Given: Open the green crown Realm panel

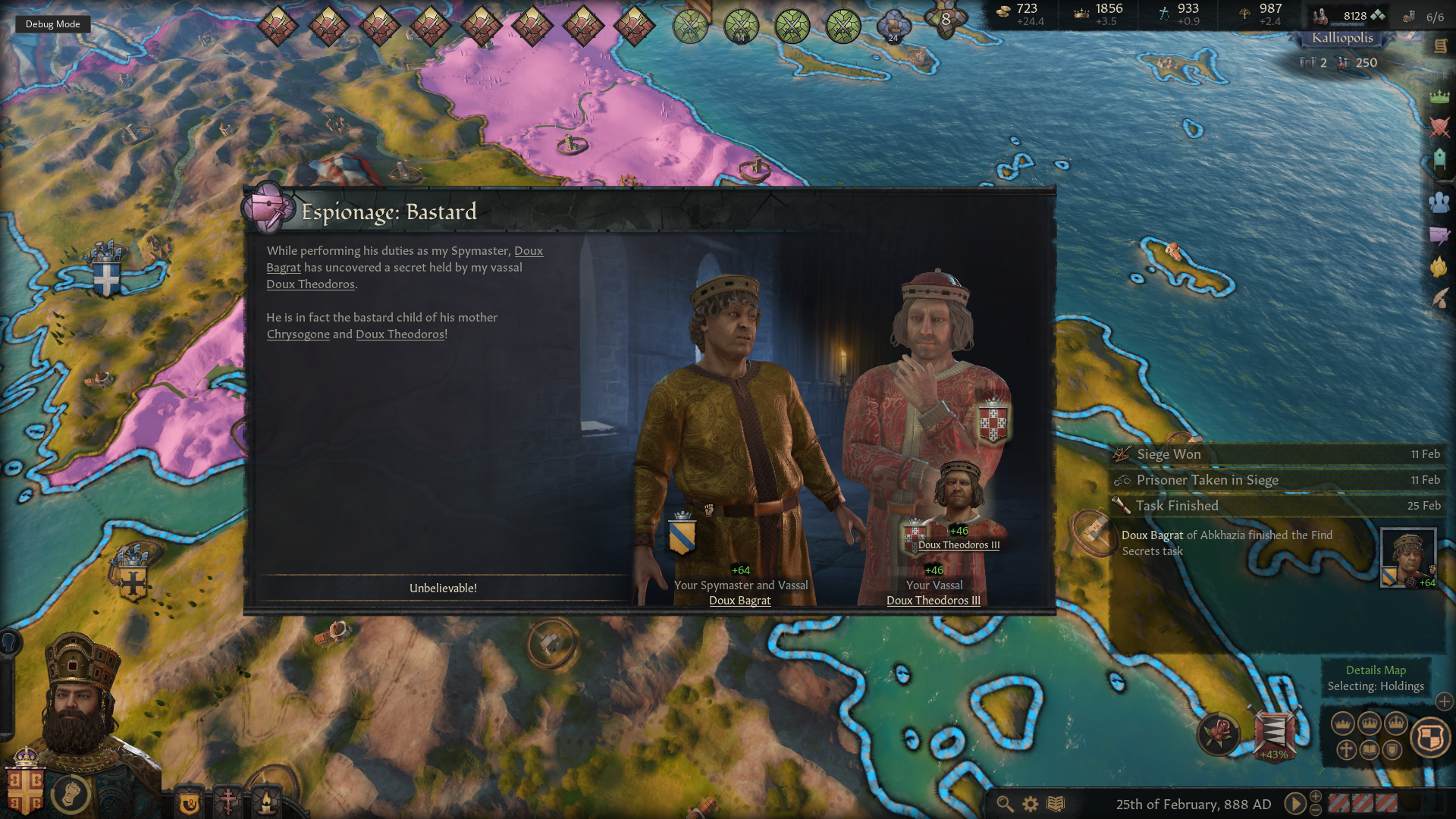Looking at the screenshot, I should pyautogui.click(x=1439, y=96).
